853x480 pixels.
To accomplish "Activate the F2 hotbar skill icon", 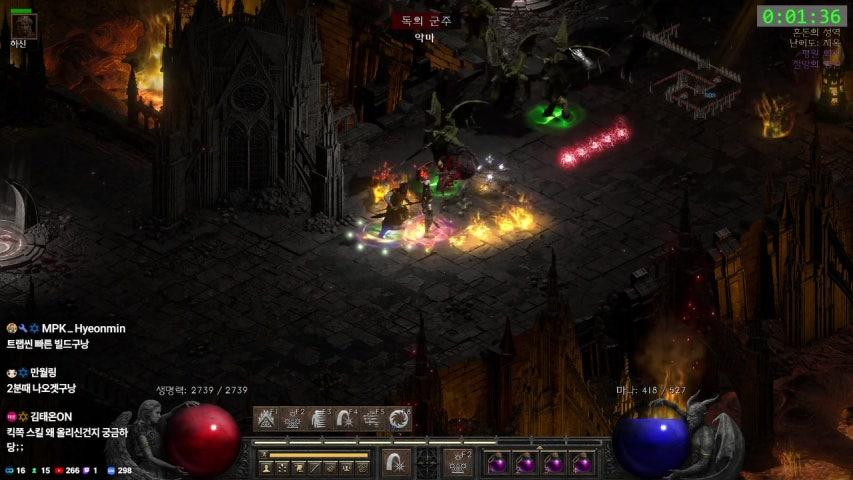I will click(293, 418).
